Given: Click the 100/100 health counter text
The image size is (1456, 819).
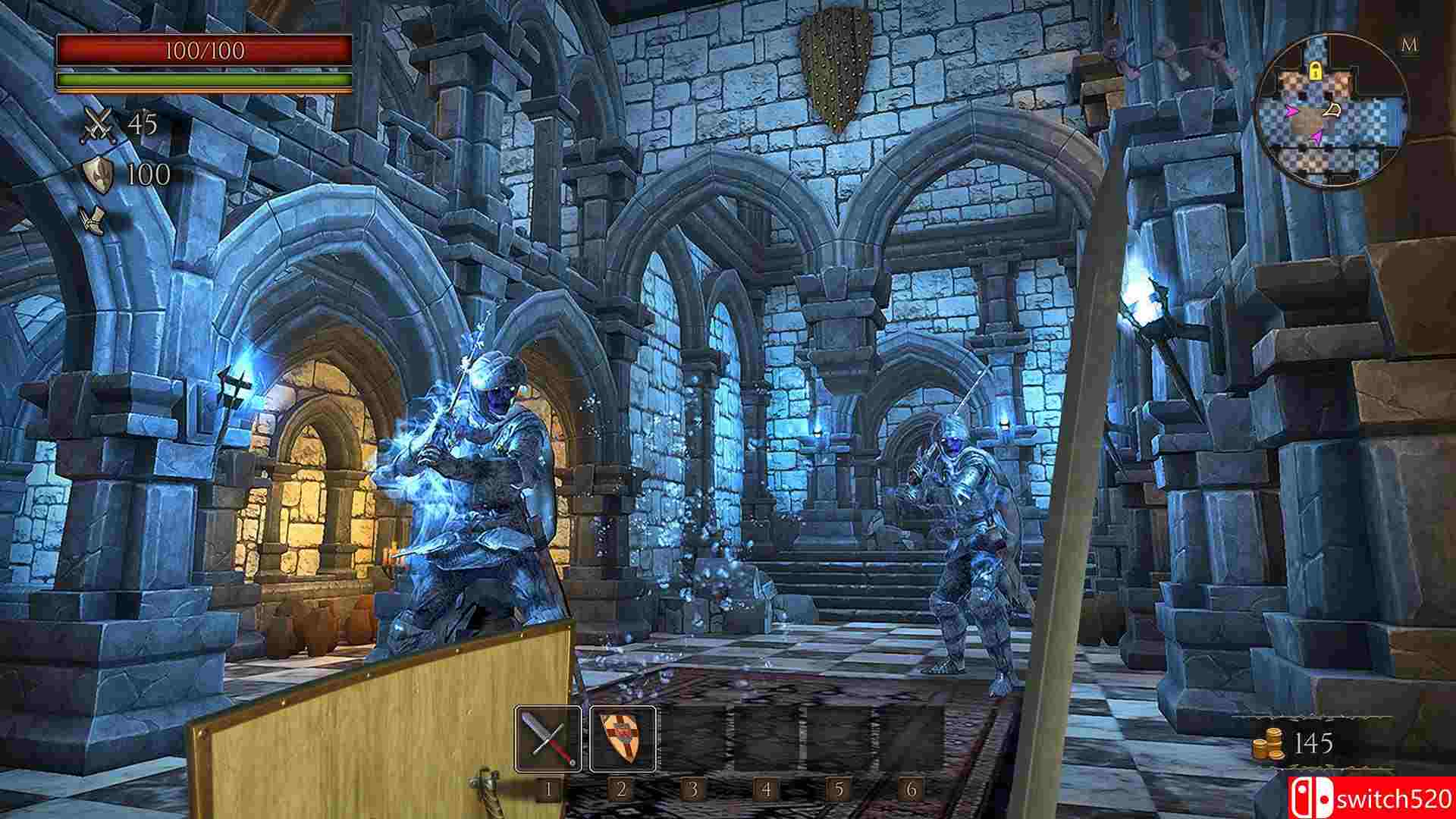Looking at the screenshot, I should pos(205,50).
